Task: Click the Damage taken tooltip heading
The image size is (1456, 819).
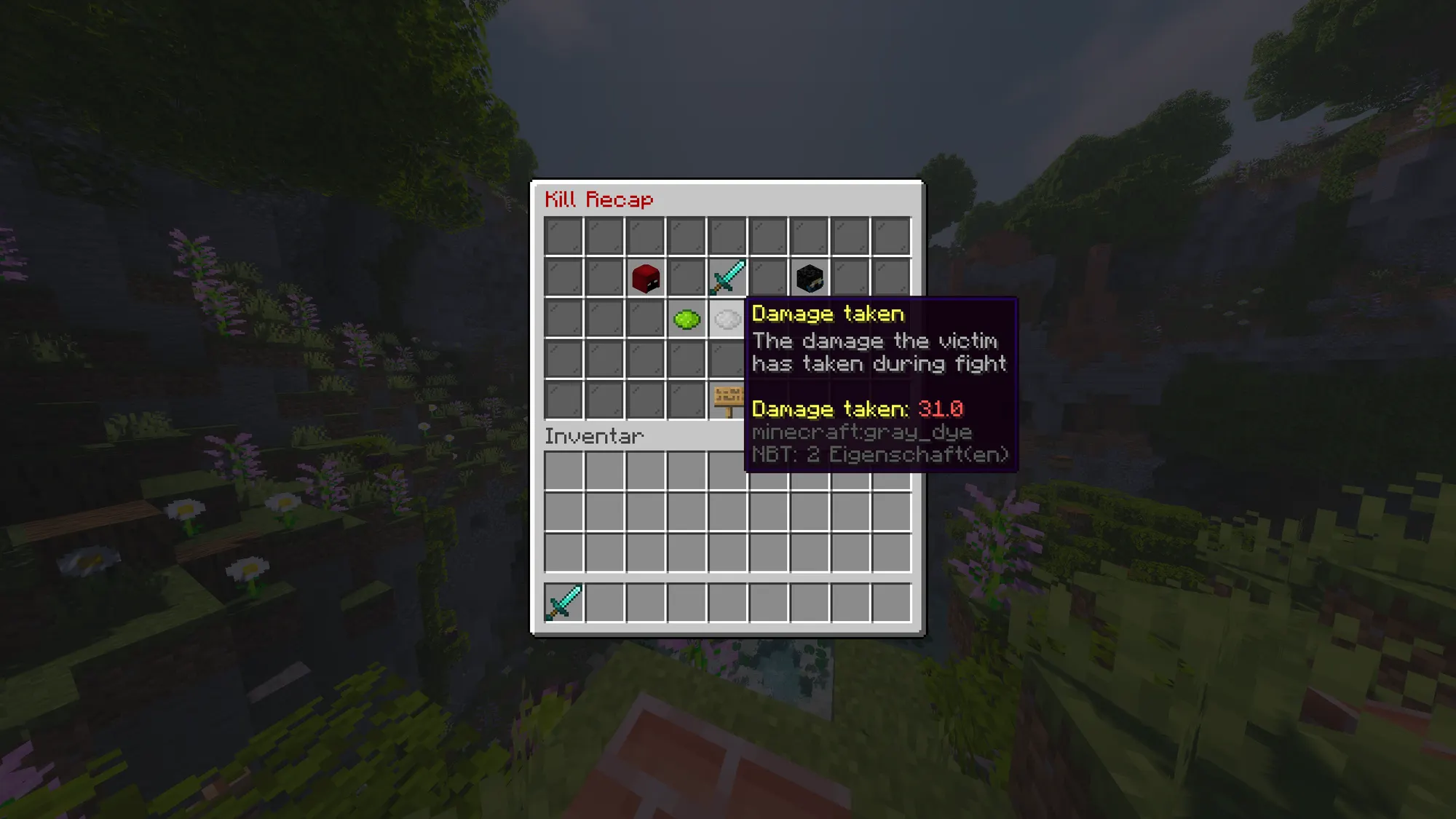Action: (828, 314)
